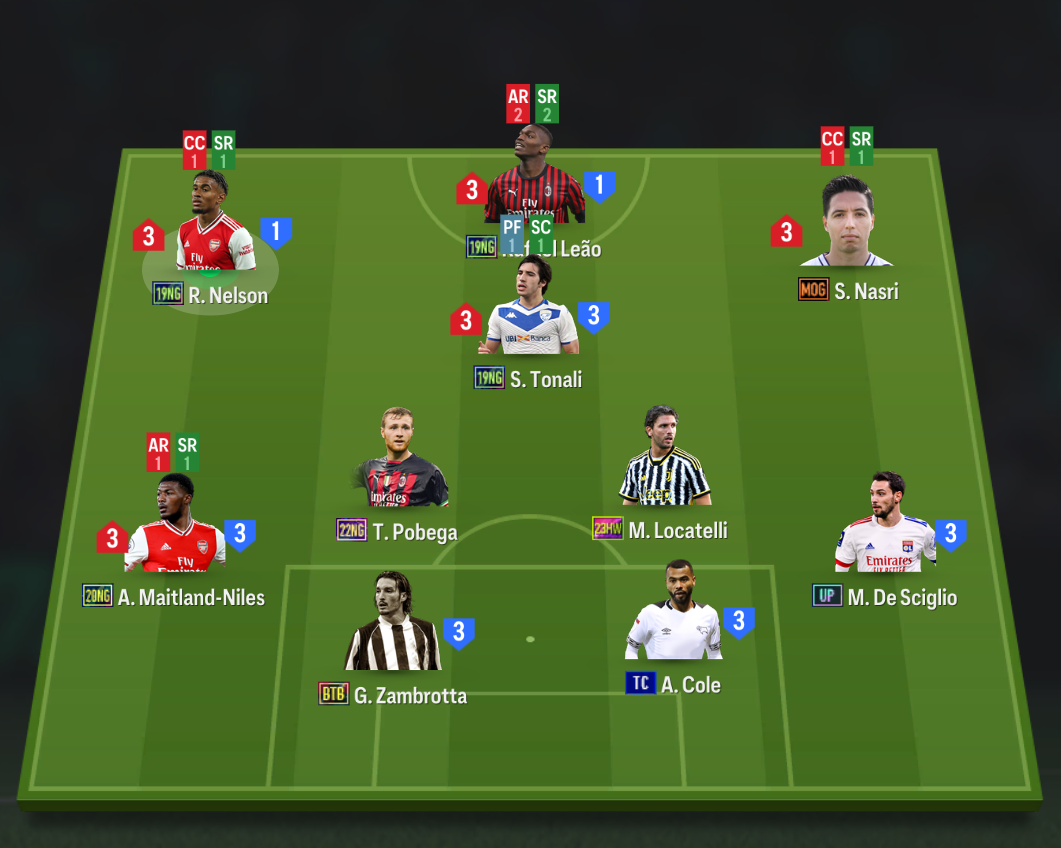
Task: Select T. Pobega's player card
Action: click(x=402, y=465)
